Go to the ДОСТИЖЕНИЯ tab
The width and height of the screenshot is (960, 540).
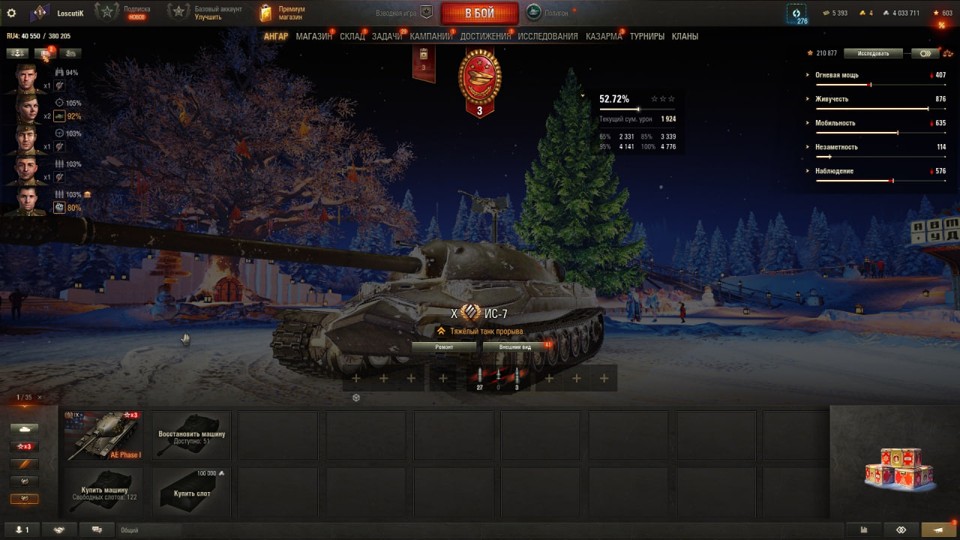(x=486, y=37)
